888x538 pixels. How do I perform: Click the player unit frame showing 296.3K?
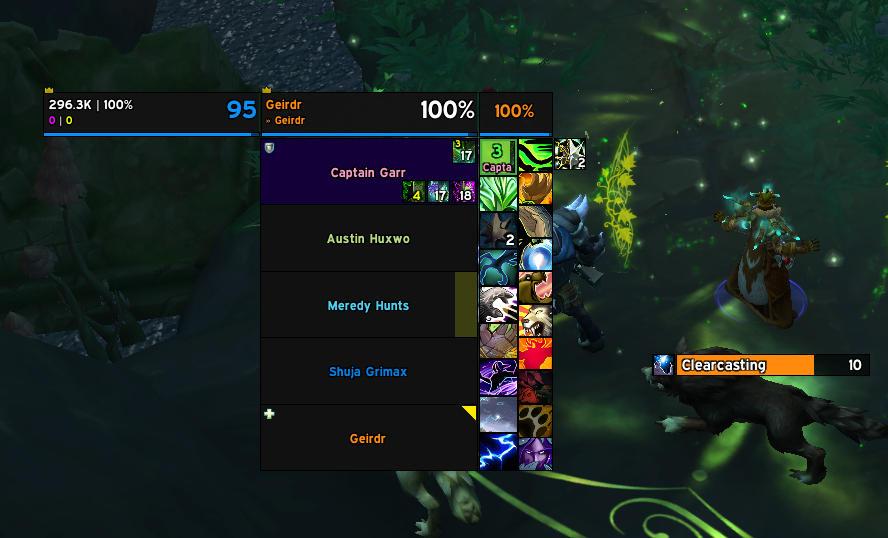[x=150, y=112]
